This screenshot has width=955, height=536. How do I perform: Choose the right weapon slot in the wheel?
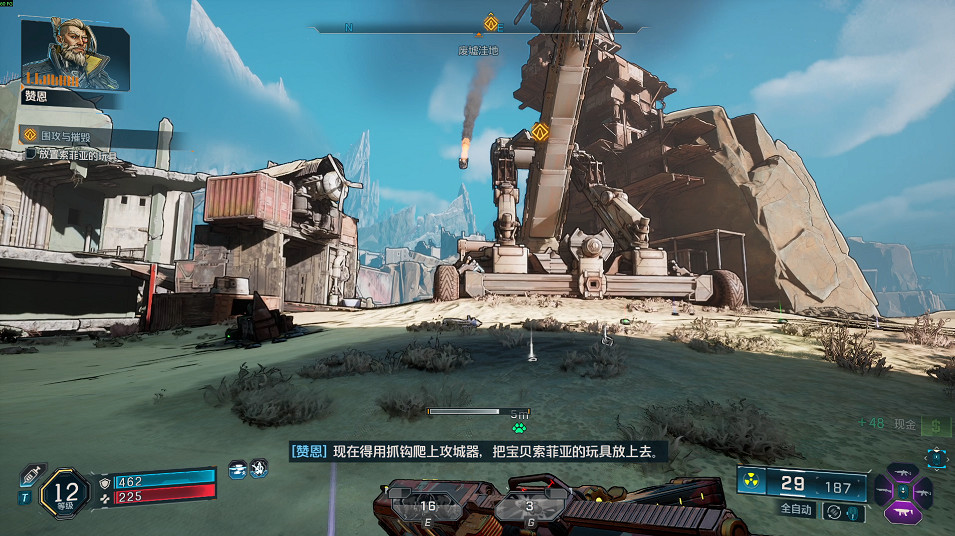tap(925, 491)
